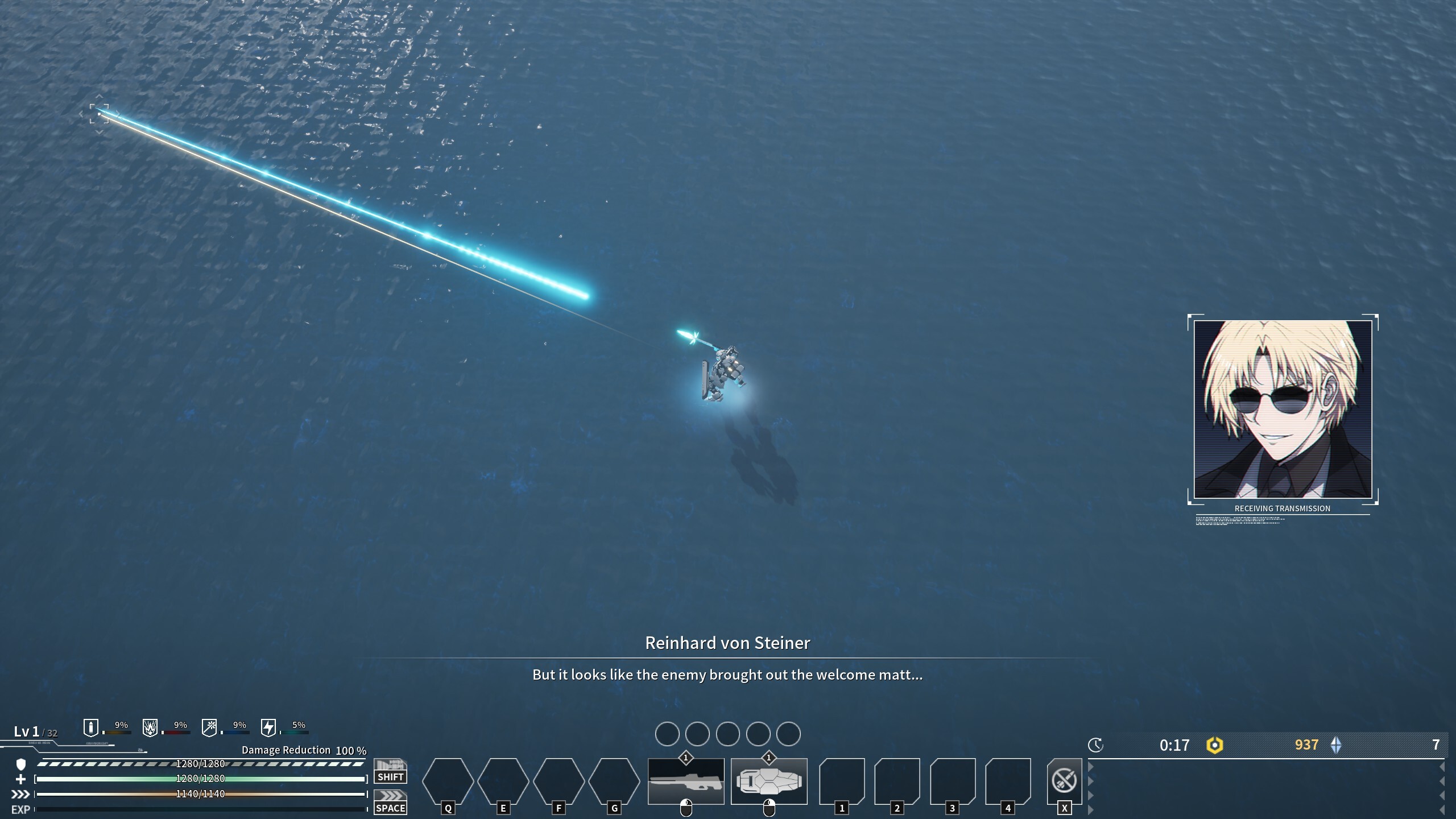The width and height of the screenshot is (1456, 819).
Task: Click the spark wand shield stat icon
Action: pos(209,727)
